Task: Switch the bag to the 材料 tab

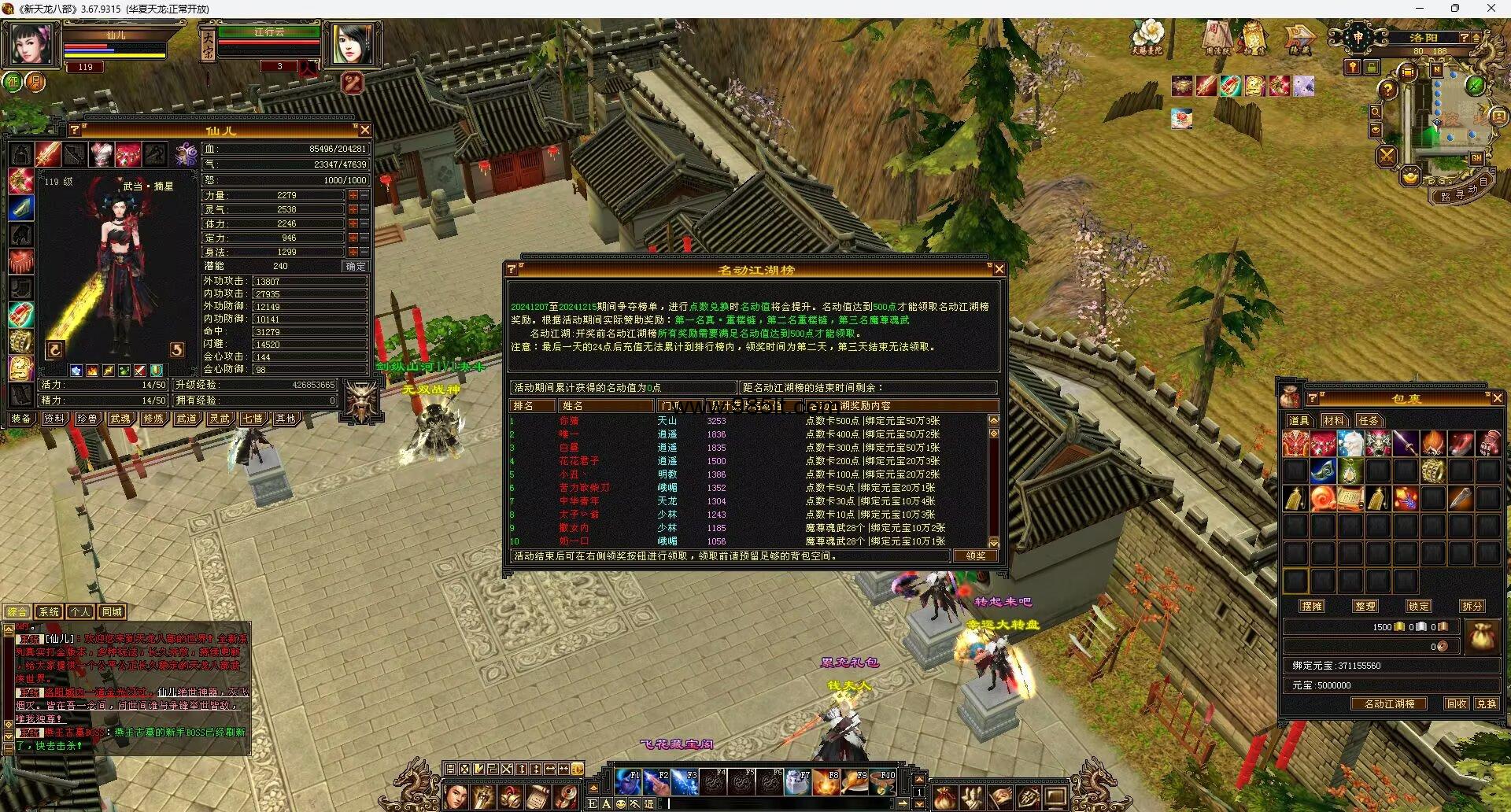Action: (x=1333, y=421)
